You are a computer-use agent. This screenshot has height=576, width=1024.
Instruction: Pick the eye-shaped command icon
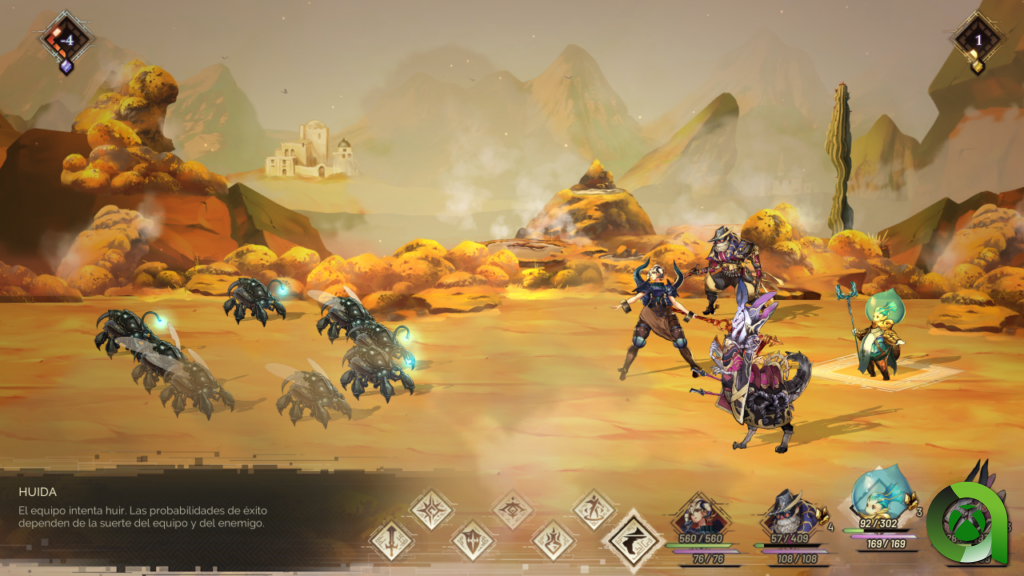click(512, 509)
